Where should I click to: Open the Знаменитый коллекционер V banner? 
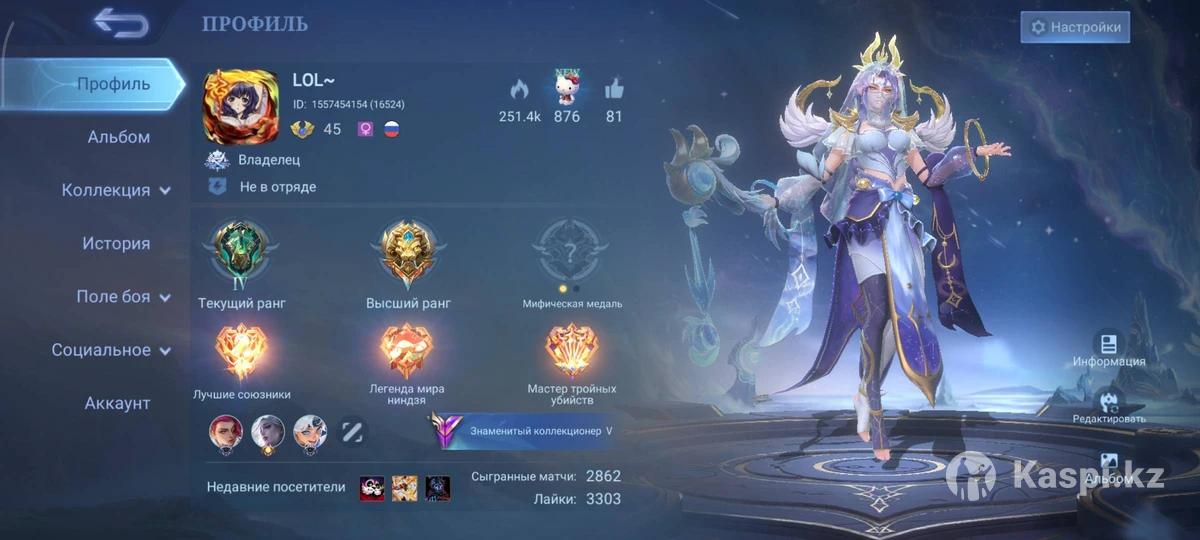527,431
